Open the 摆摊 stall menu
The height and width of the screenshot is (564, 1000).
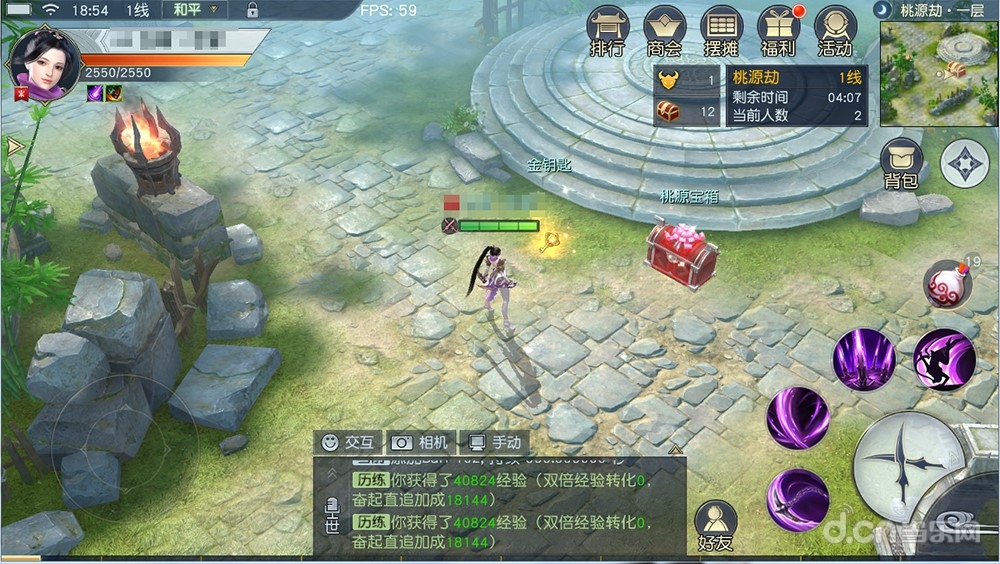(721, 31)
